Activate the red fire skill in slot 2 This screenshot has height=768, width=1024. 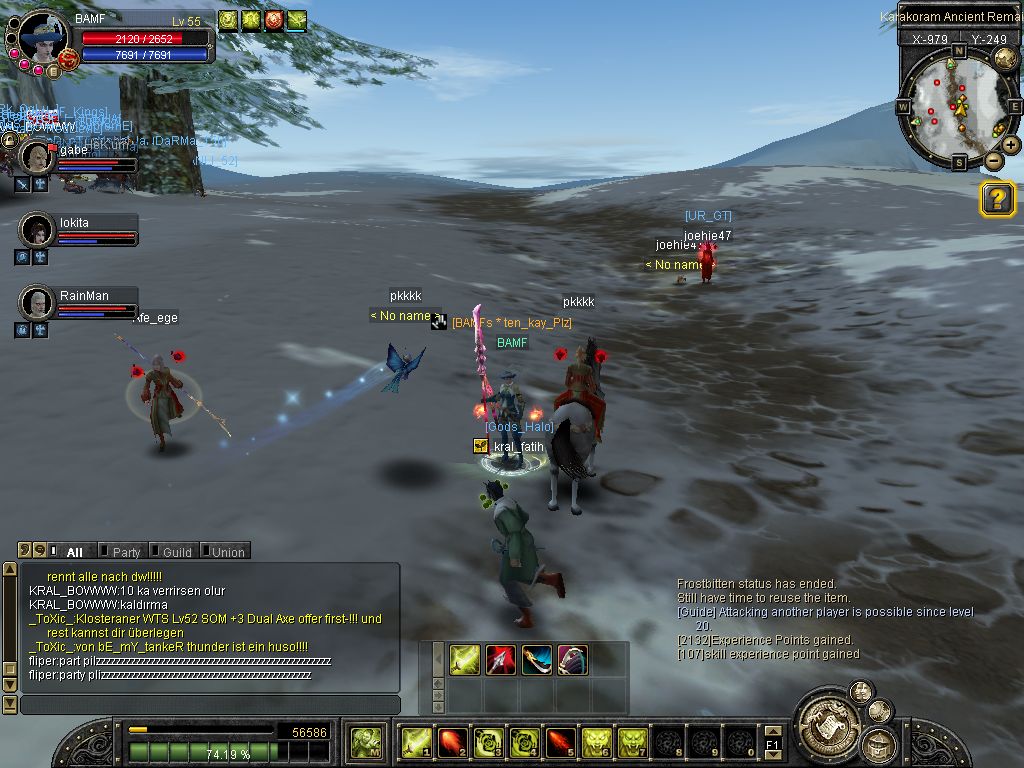pyautogui.click(x=452, y=742)
